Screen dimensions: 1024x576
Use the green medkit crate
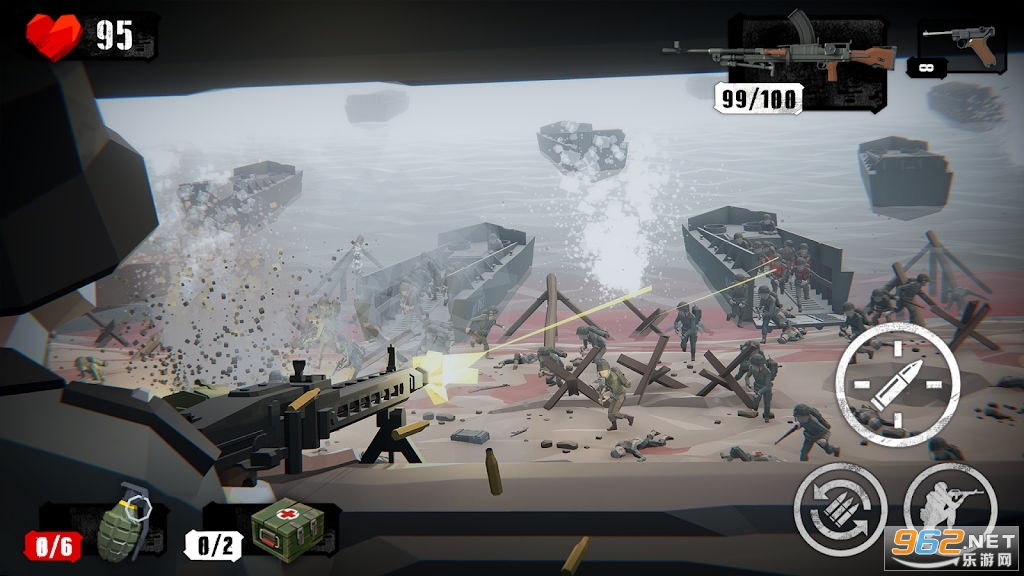coord(287,527)
